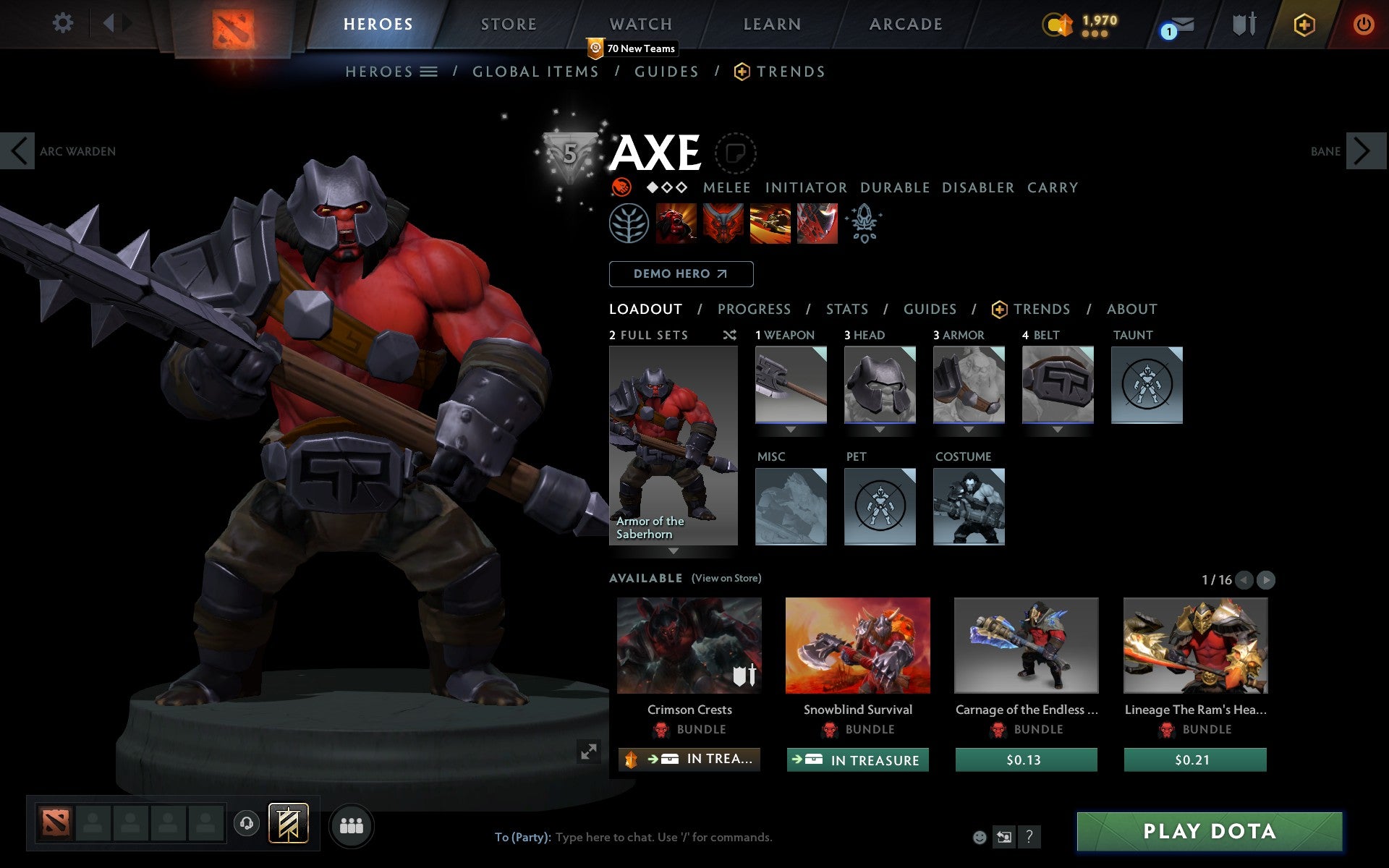Image resolution: width=1389 pixels, height=868 pixels.
Task: Select the Culling Blade ability icon
Action: (817, 224)
